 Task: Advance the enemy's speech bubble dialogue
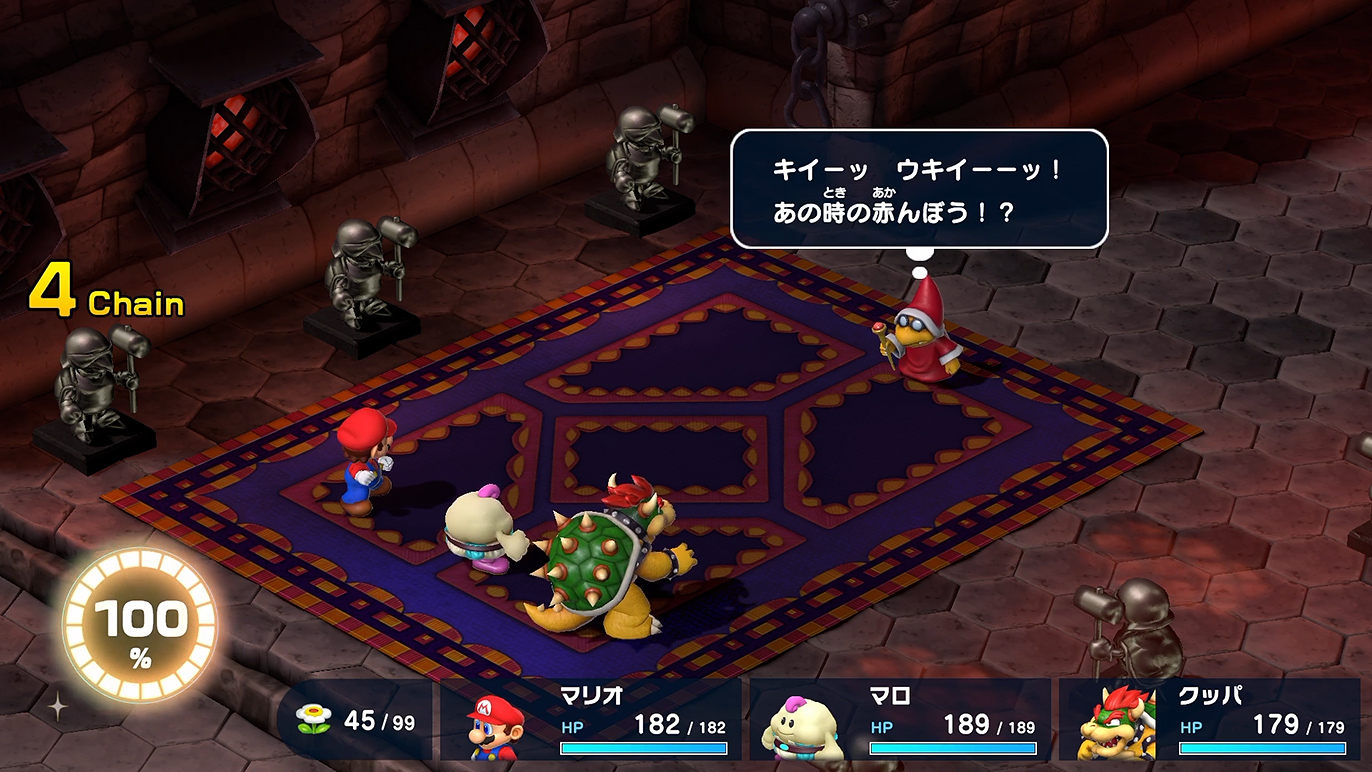pos(918,188)
